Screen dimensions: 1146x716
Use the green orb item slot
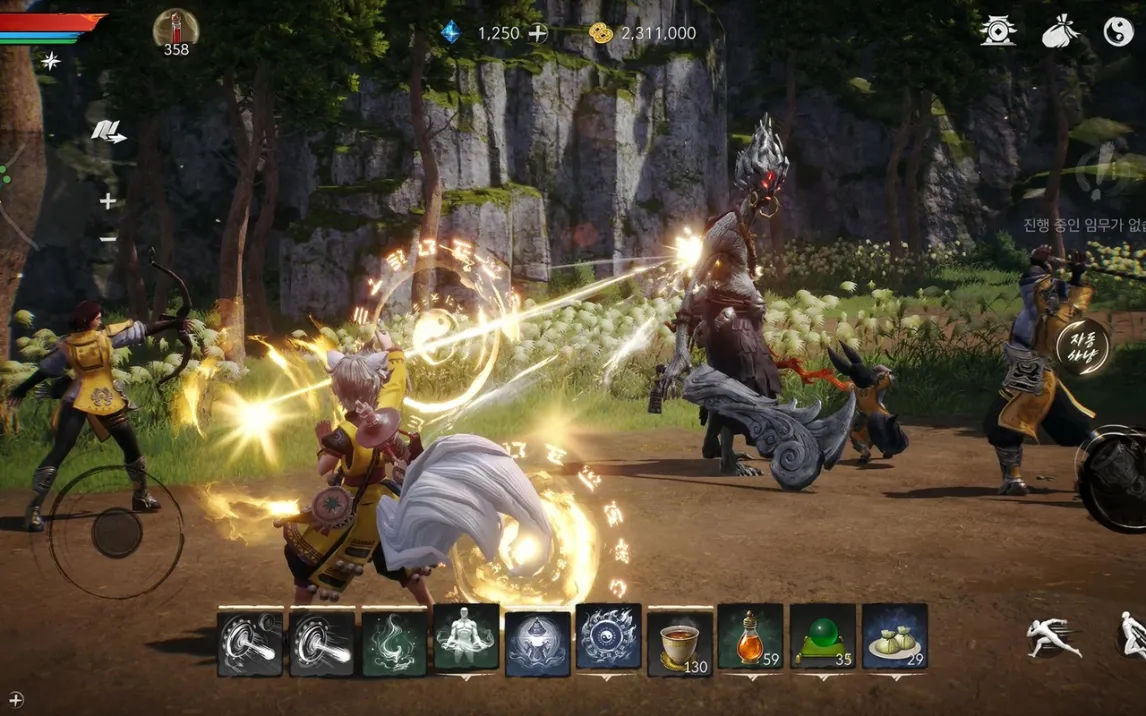coord(823,638)
